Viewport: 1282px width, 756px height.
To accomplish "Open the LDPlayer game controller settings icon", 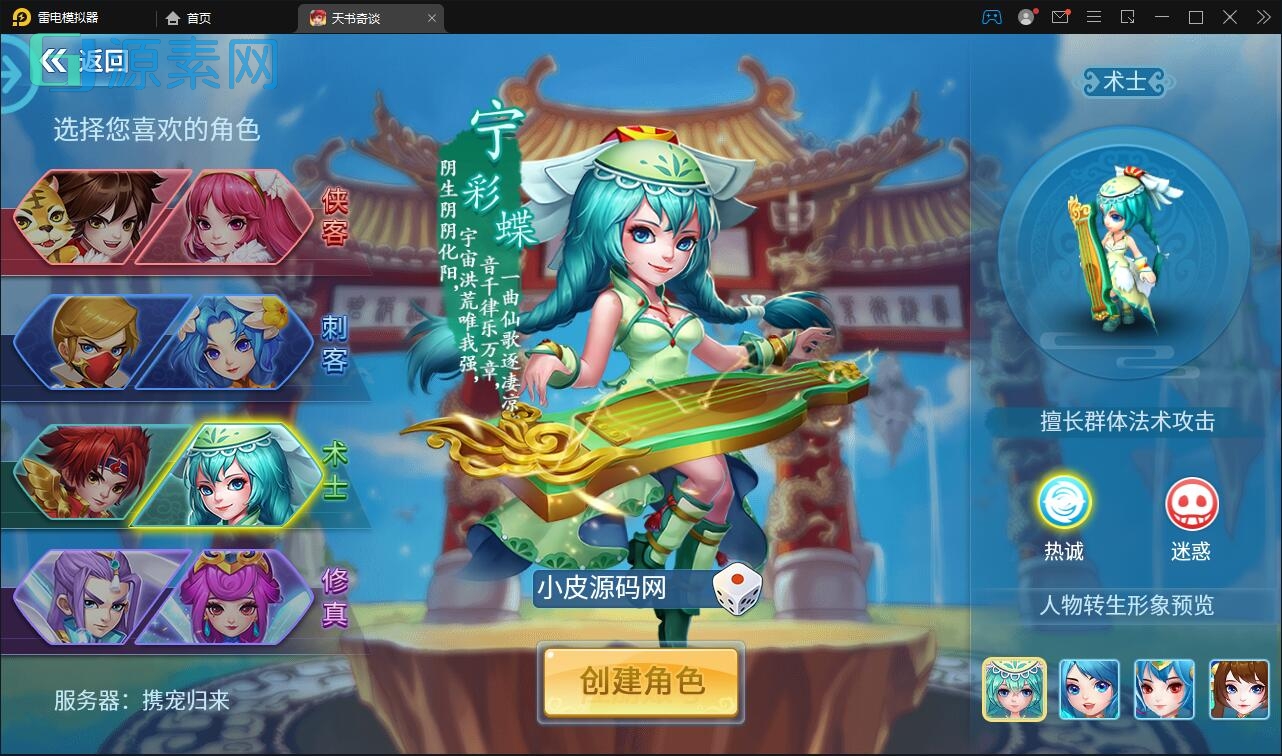I will point(992,17).
